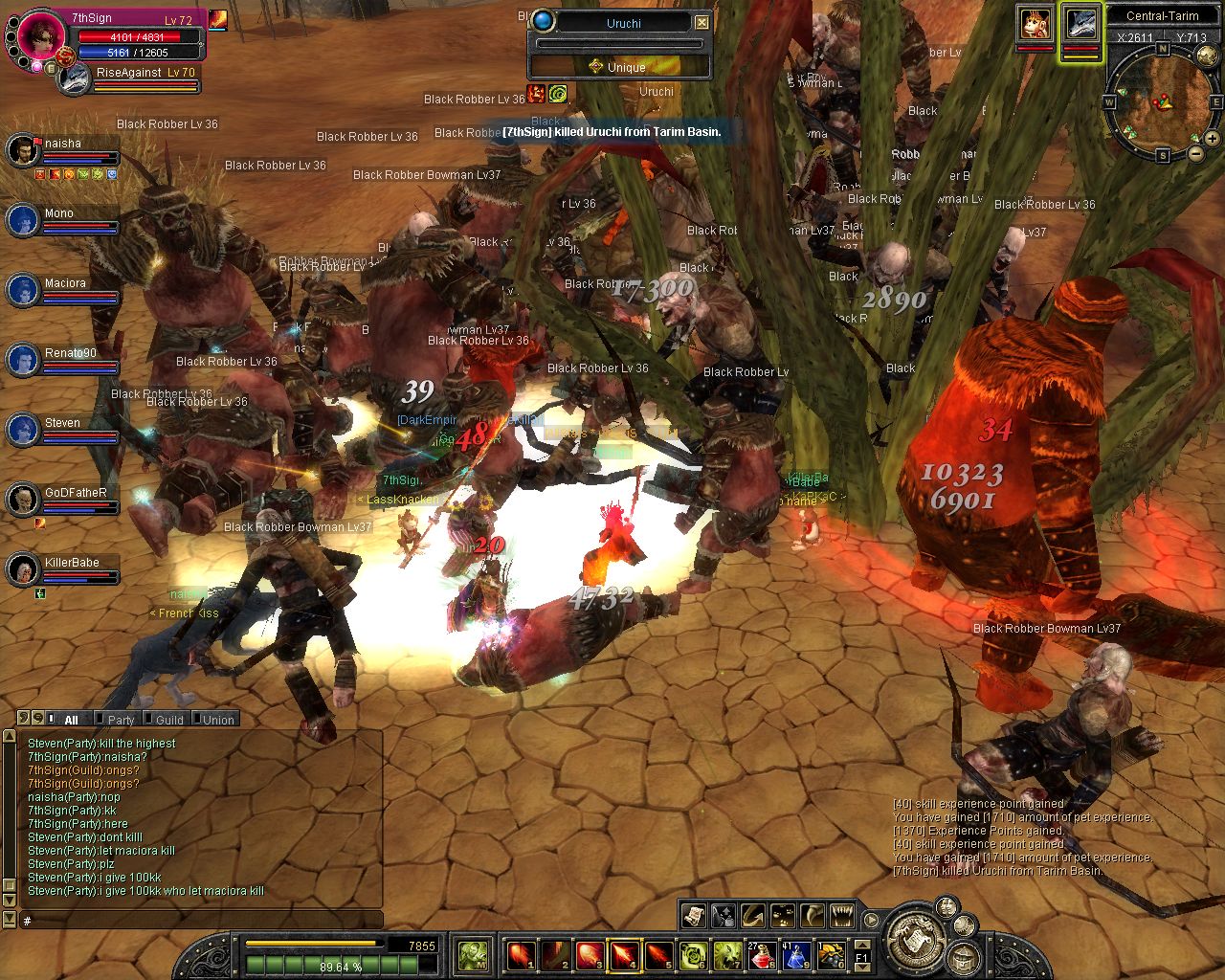Zoom out the minimap with minus button
This screenshot has width=1225, height=980.
pyautogui.click(x=1196, y=153)
